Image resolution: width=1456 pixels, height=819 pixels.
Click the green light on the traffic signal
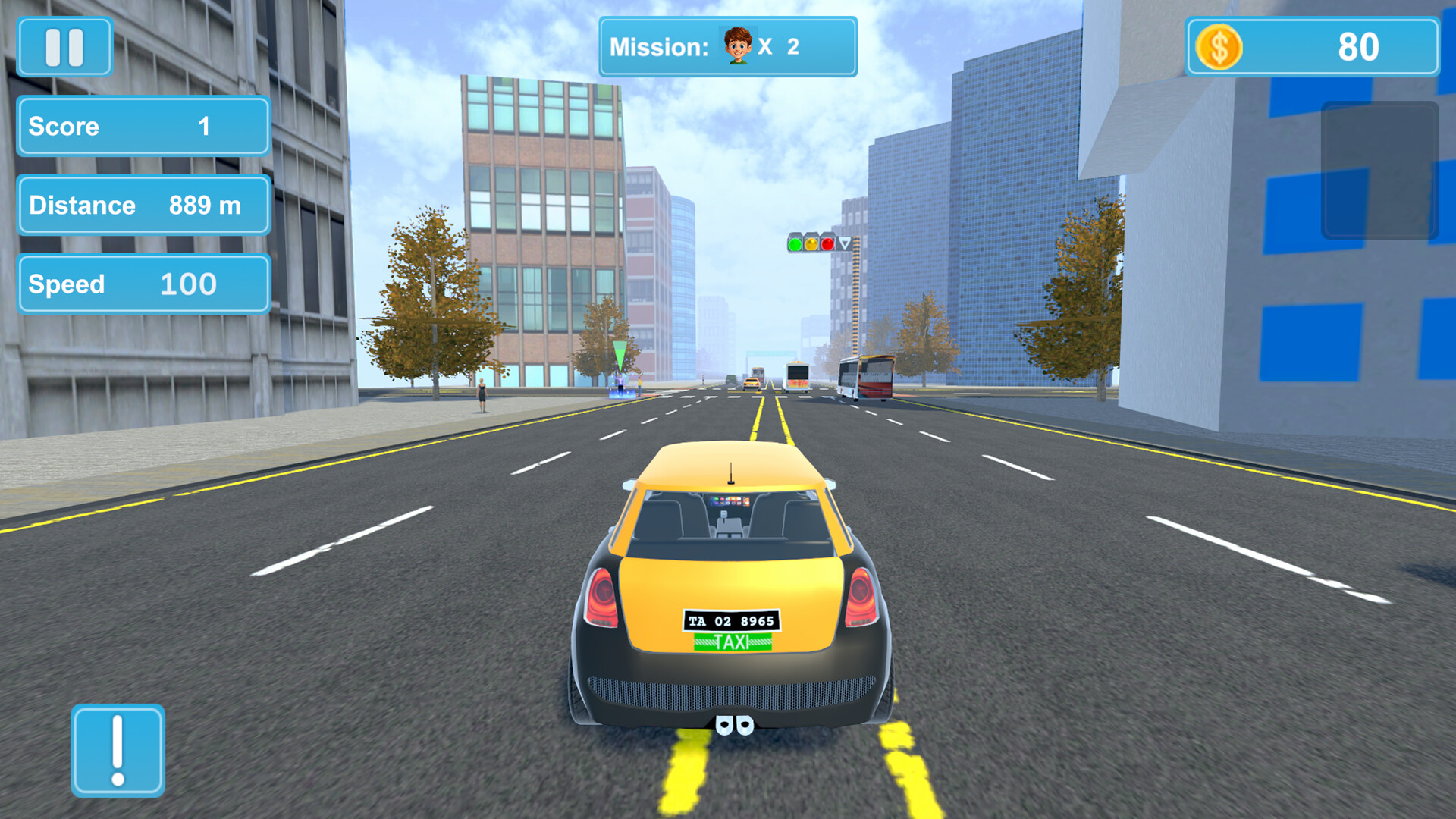point(795,243)
